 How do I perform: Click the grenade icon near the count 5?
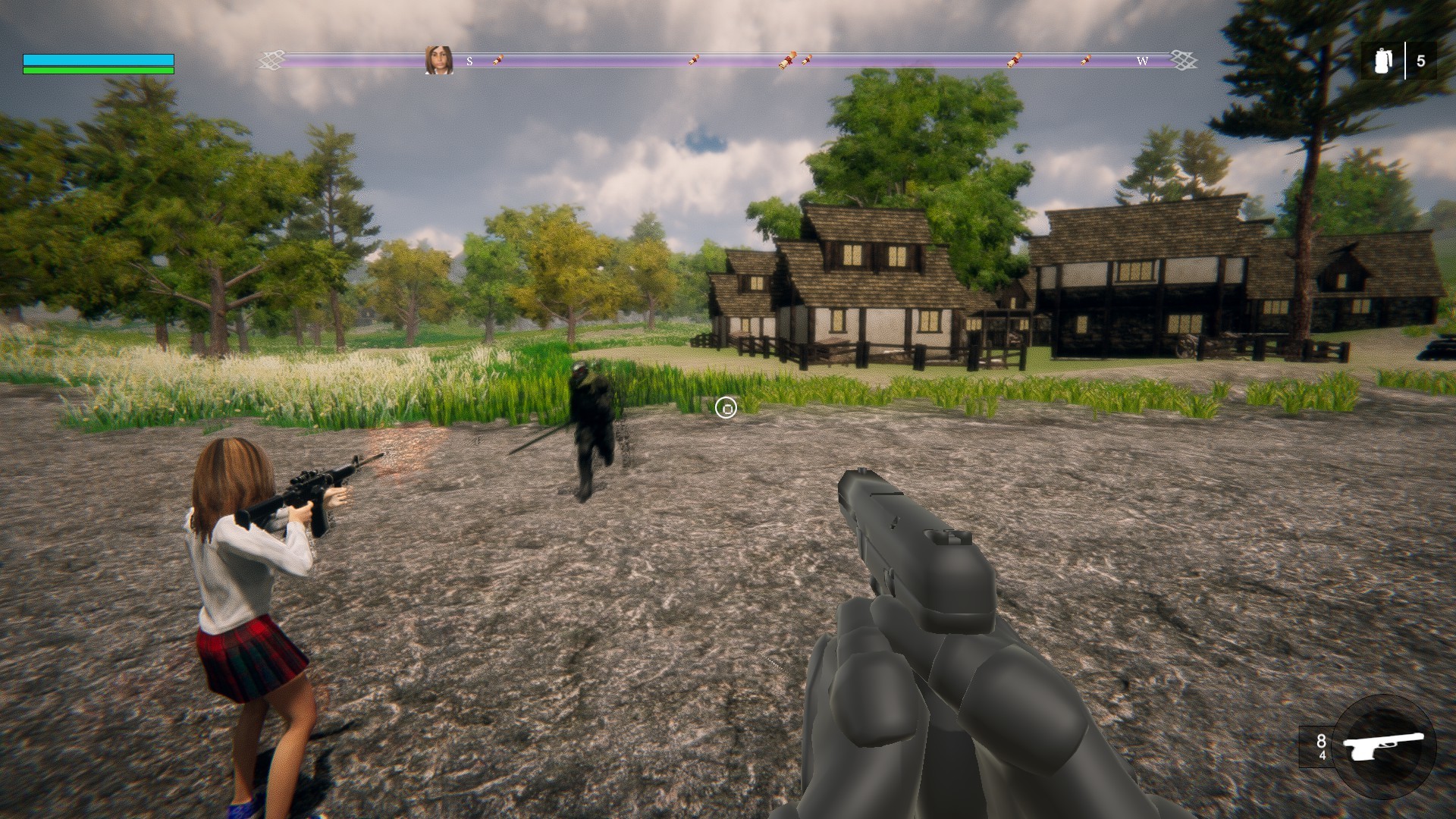(1382, 60)
